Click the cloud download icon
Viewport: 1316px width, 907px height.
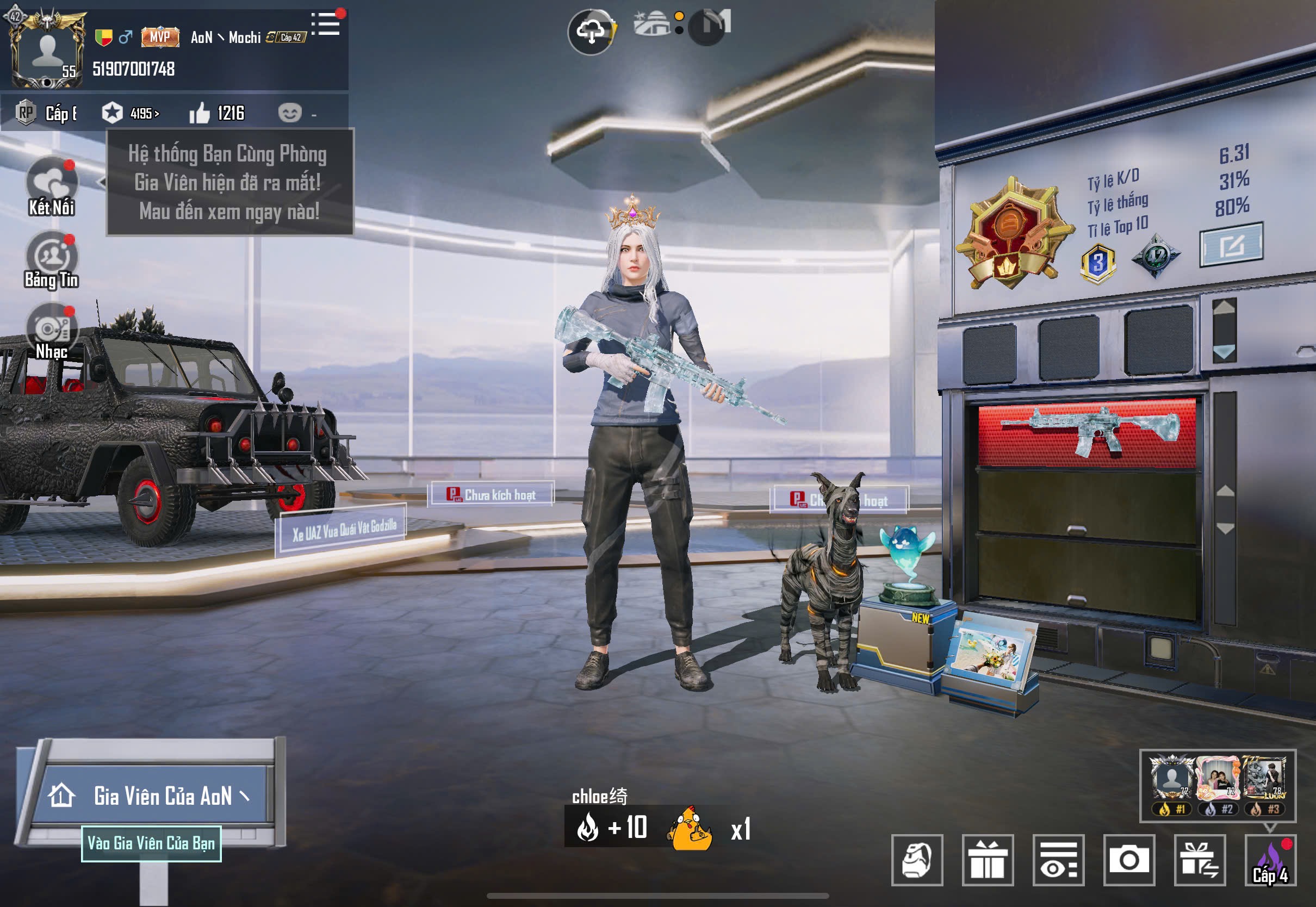tap(591, 31)
